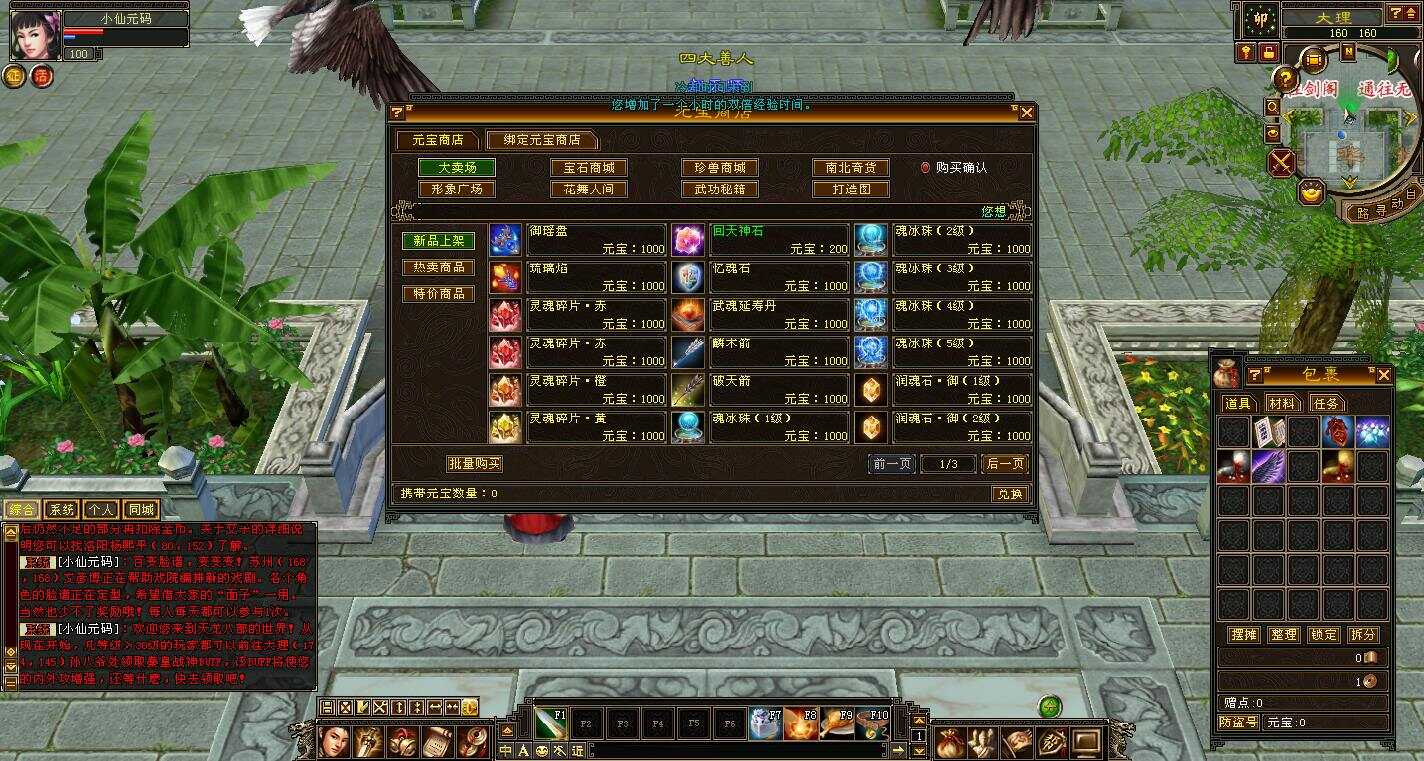The width and height of the screenshot is (1424, 761).
Task: Close the 包裹 inventory panel
Action: pos(1383,375)
